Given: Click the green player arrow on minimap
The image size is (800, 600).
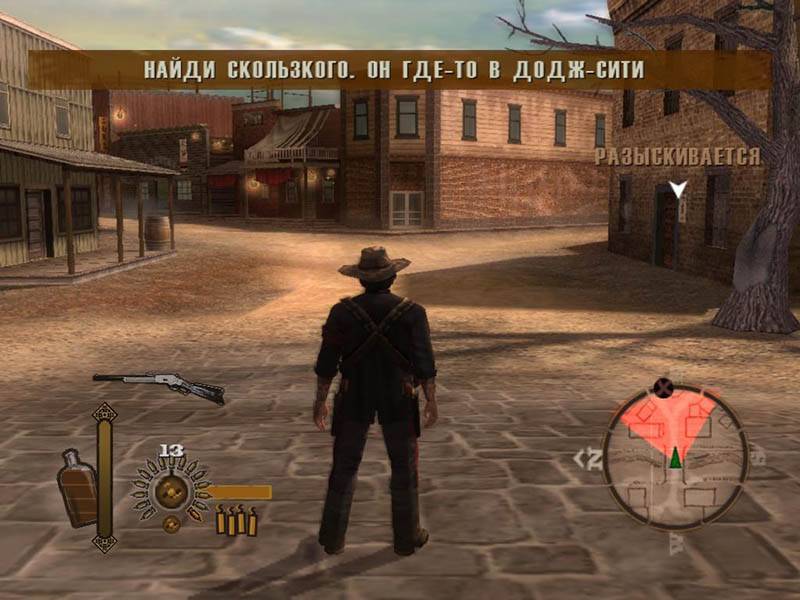Looking at the screenshot, I should coord(675,457).
